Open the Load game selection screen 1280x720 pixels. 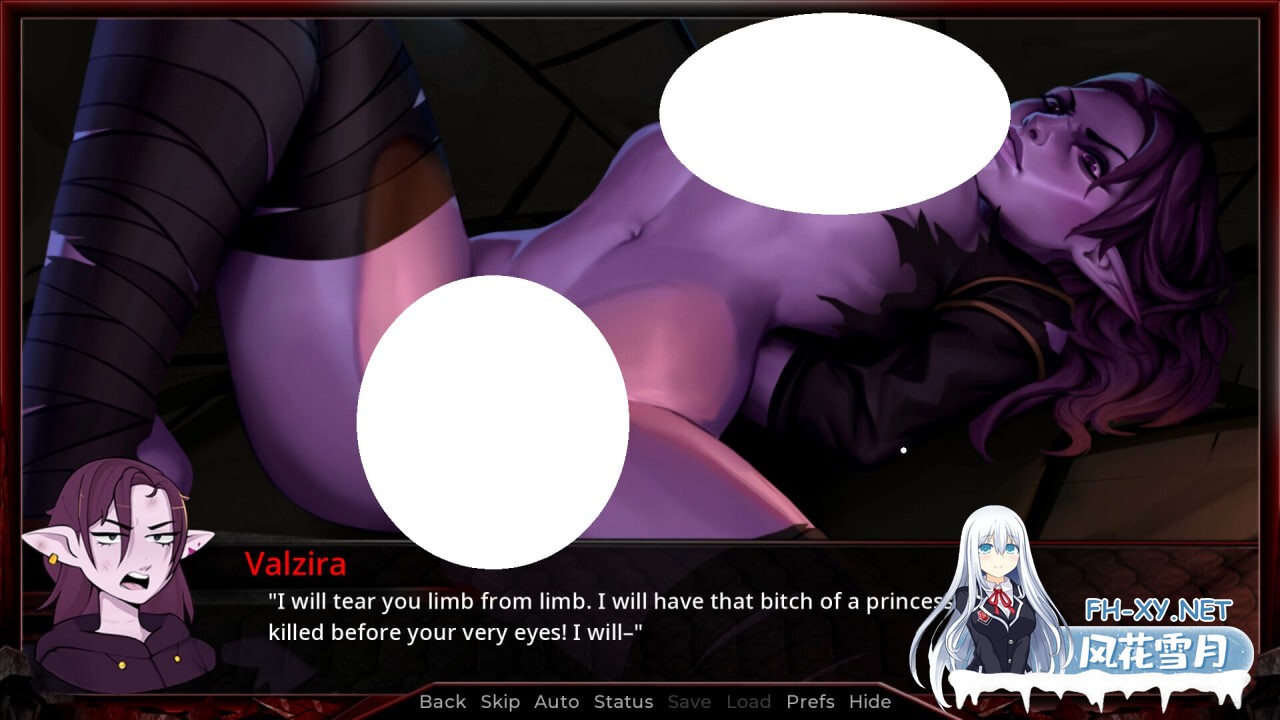[748, 702]
